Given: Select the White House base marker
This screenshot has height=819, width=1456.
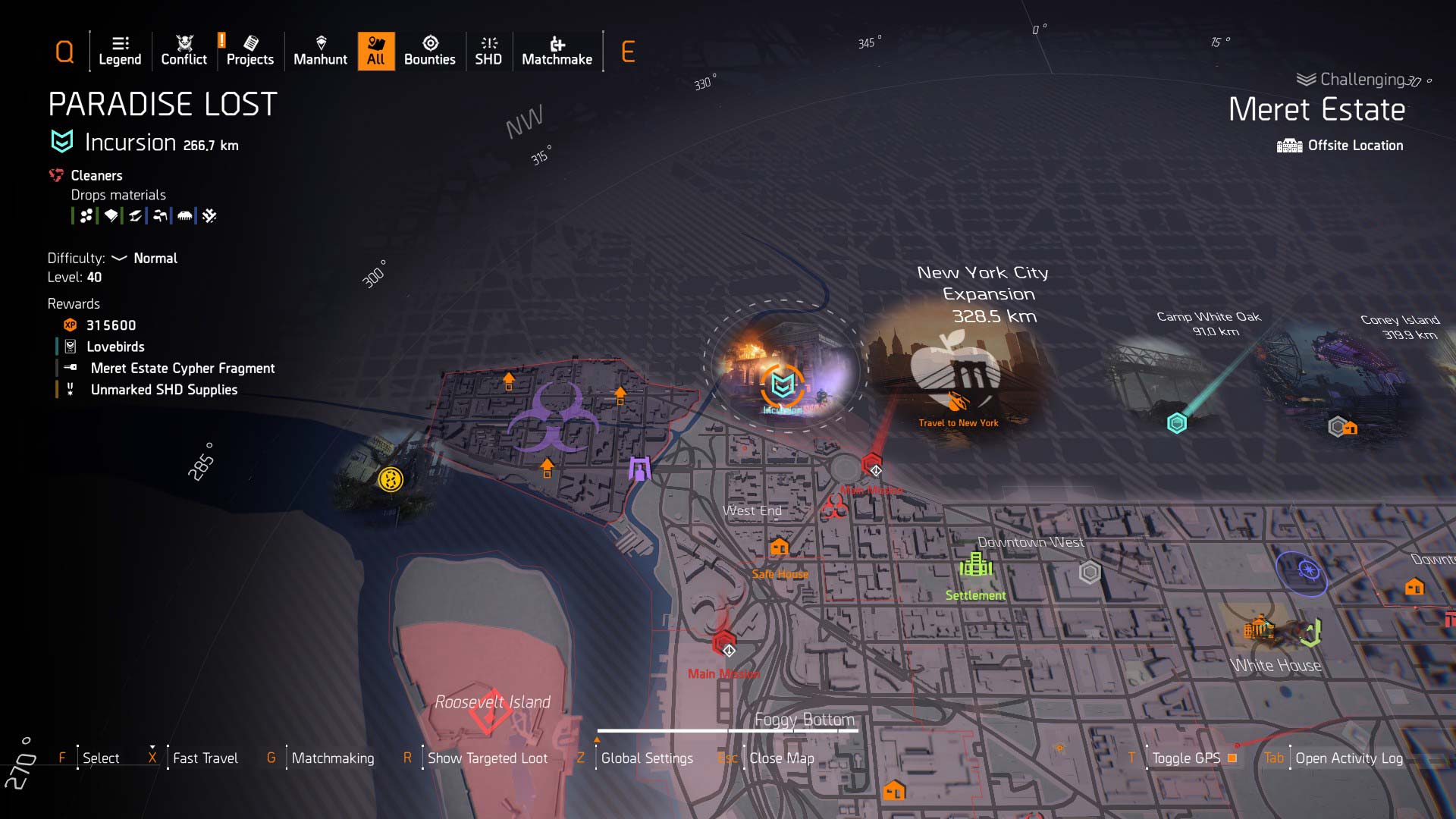Looking at the screenshot, I should click(x=1259, y=629).
